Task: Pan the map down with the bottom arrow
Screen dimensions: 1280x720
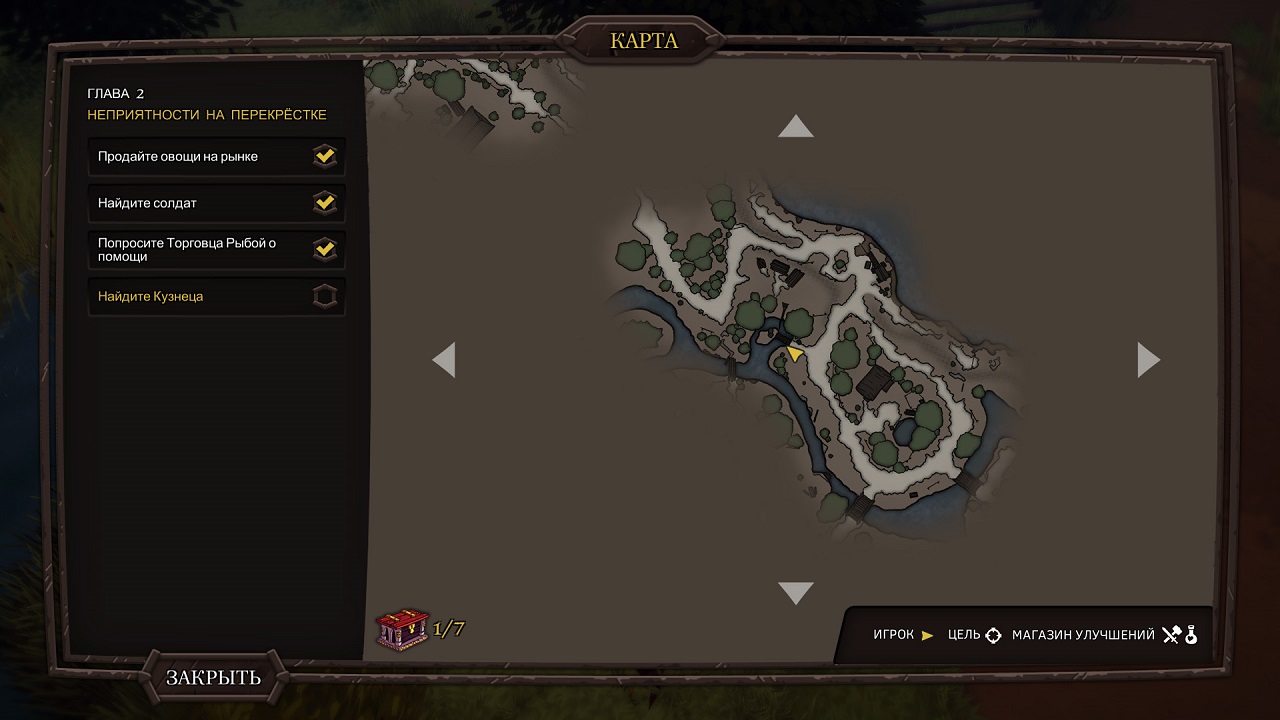Action: (x=795, y=593)
